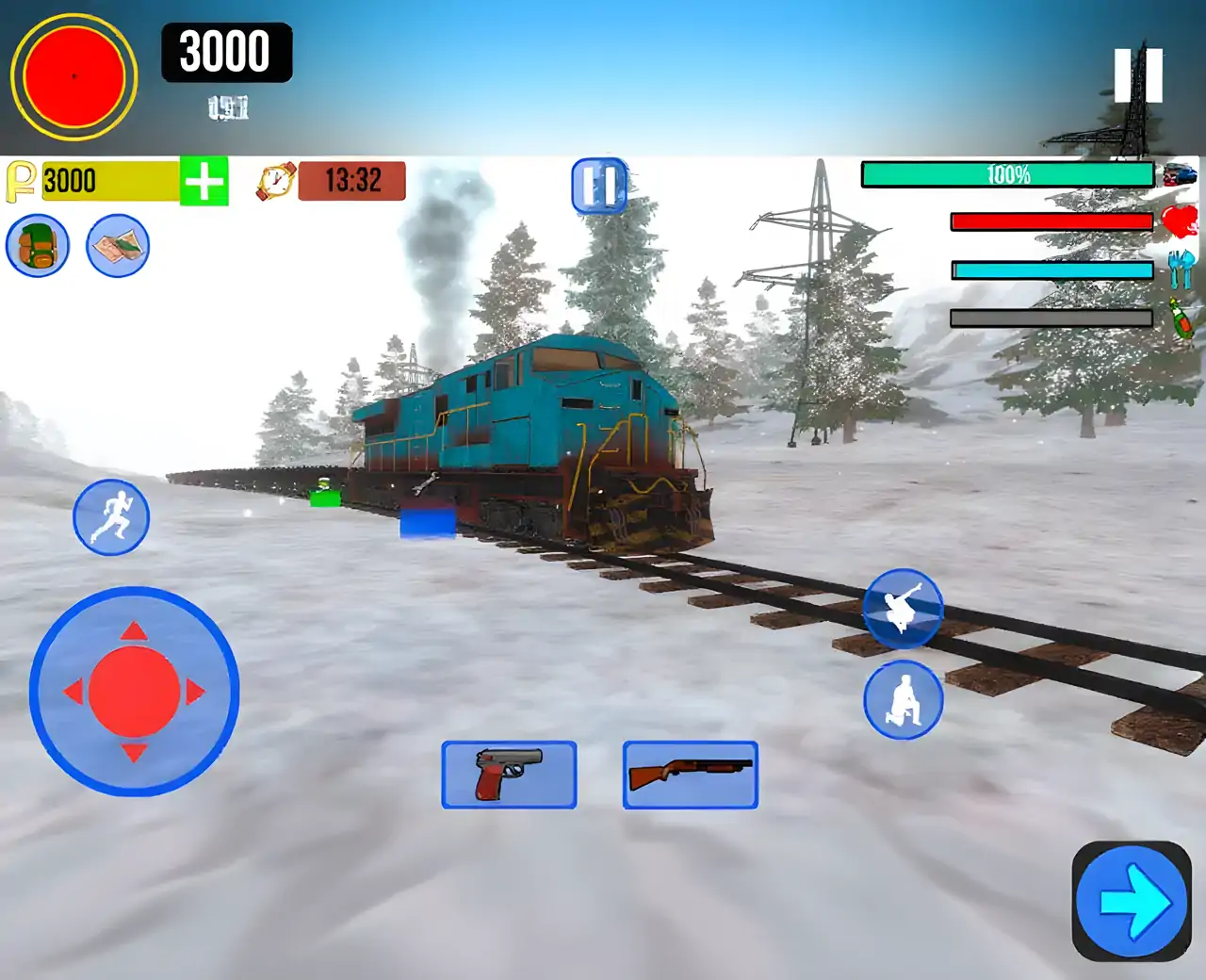Open the backpack inventory
The height and width of the screenshot is (980, 1206).
38,246
